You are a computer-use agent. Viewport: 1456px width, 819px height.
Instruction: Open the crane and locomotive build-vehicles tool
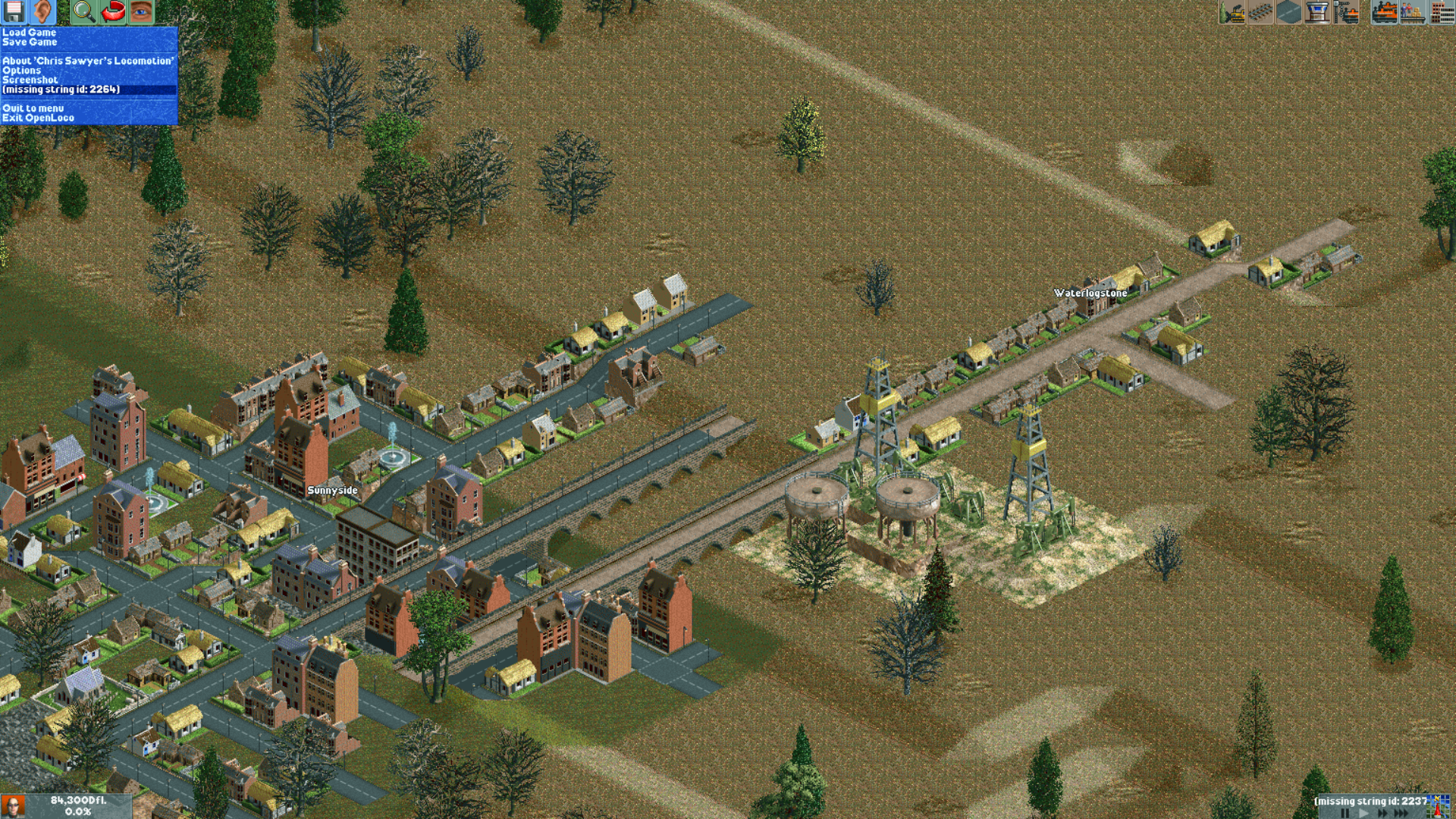tap(1346, 12)
